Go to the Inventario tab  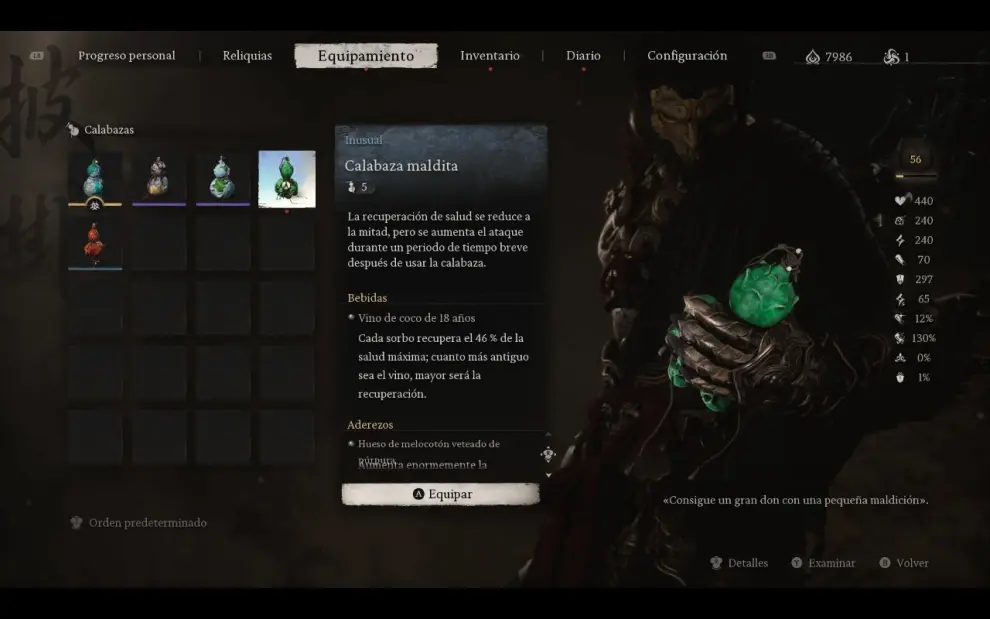tap(489, 56)
